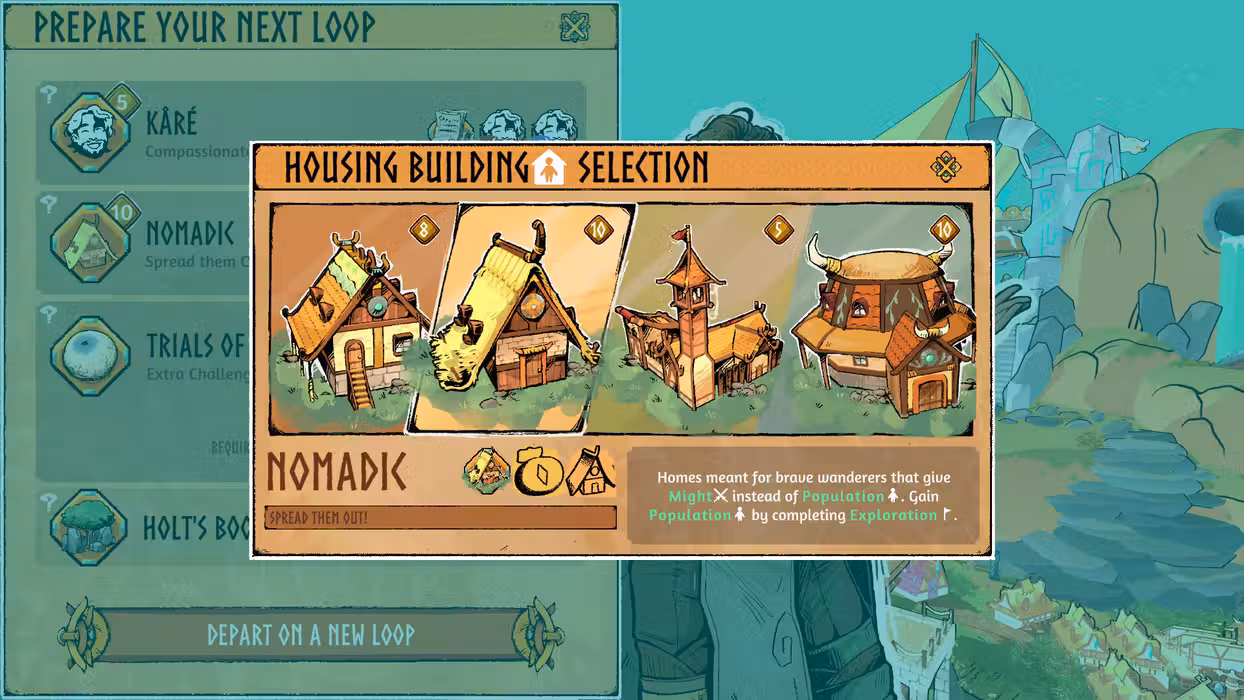
Task: Close the Housing Building Selection popup
Action: [946, 167]
